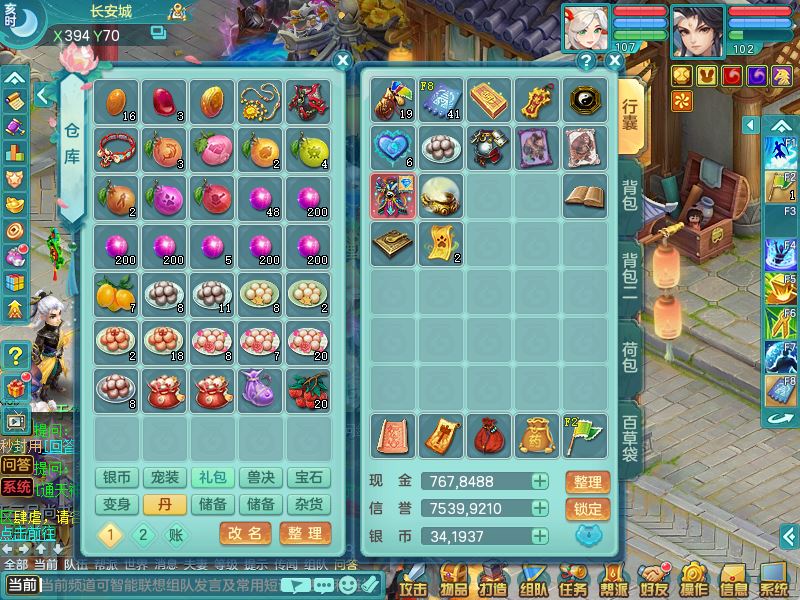Viewport: 800px width, 600px height.
Task: Rename the warehouse with 改名
Action: click(x=245, y=534)
